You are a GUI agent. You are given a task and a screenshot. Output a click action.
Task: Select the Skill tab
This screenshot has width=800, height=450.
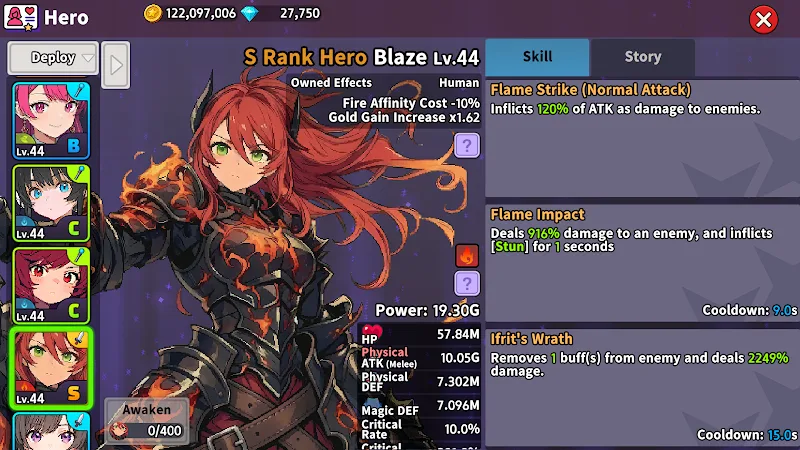(x=537, y=58)
